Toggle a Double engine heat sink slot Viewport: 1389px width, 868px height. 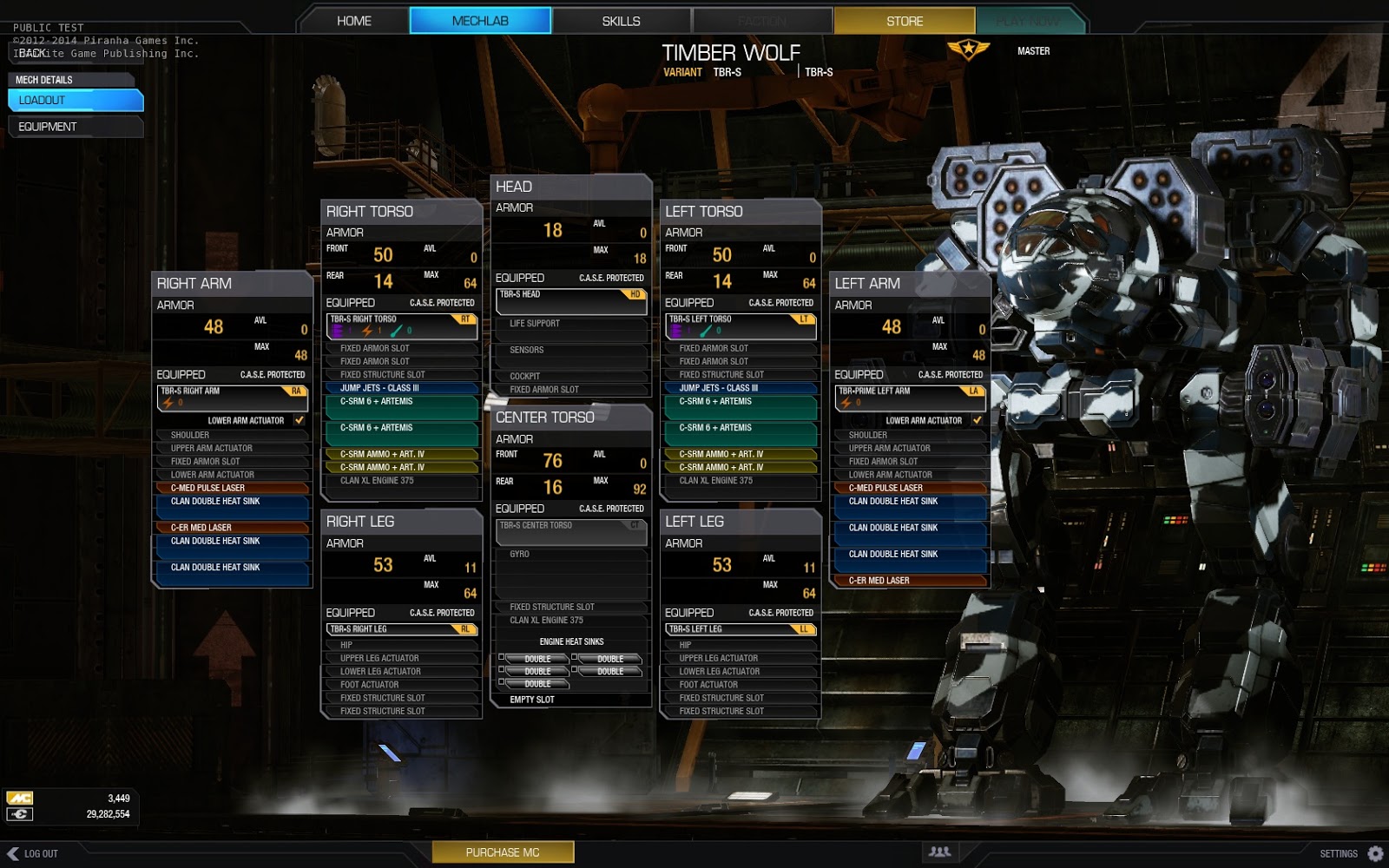pyautogui.click(x=536, y=660)
